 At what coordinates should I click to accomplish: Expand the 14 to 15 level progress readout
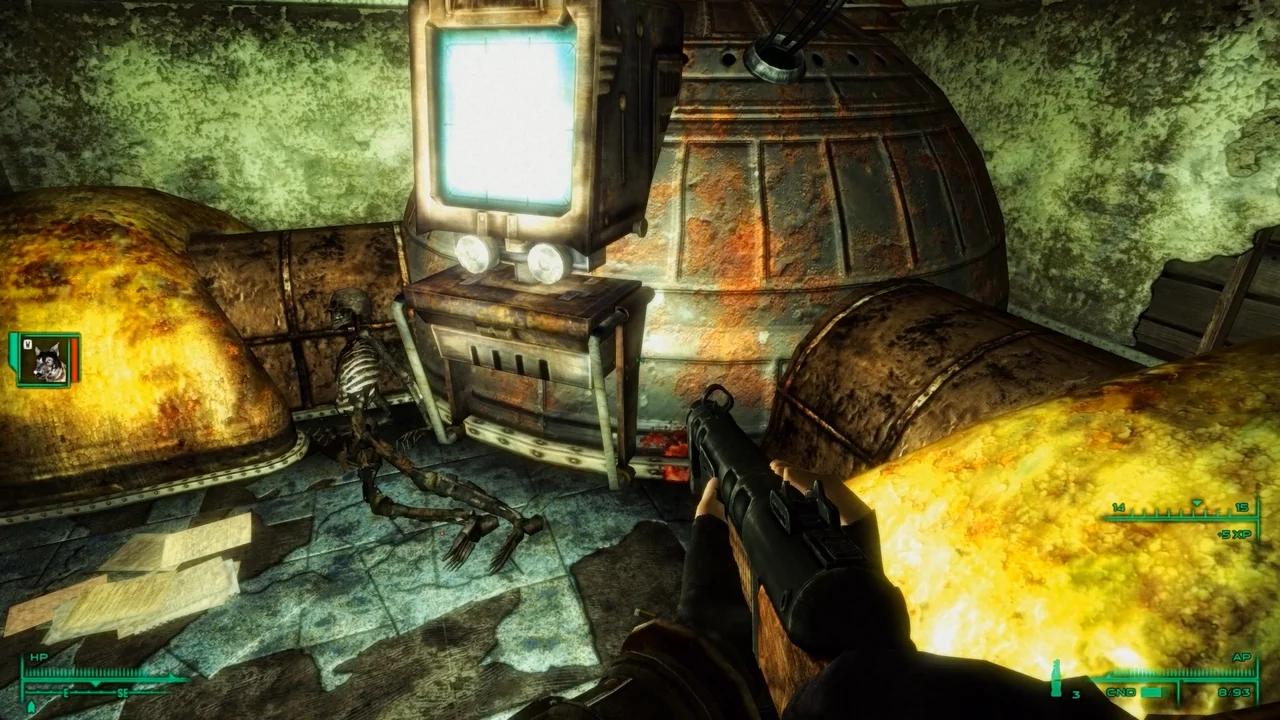1180,510
